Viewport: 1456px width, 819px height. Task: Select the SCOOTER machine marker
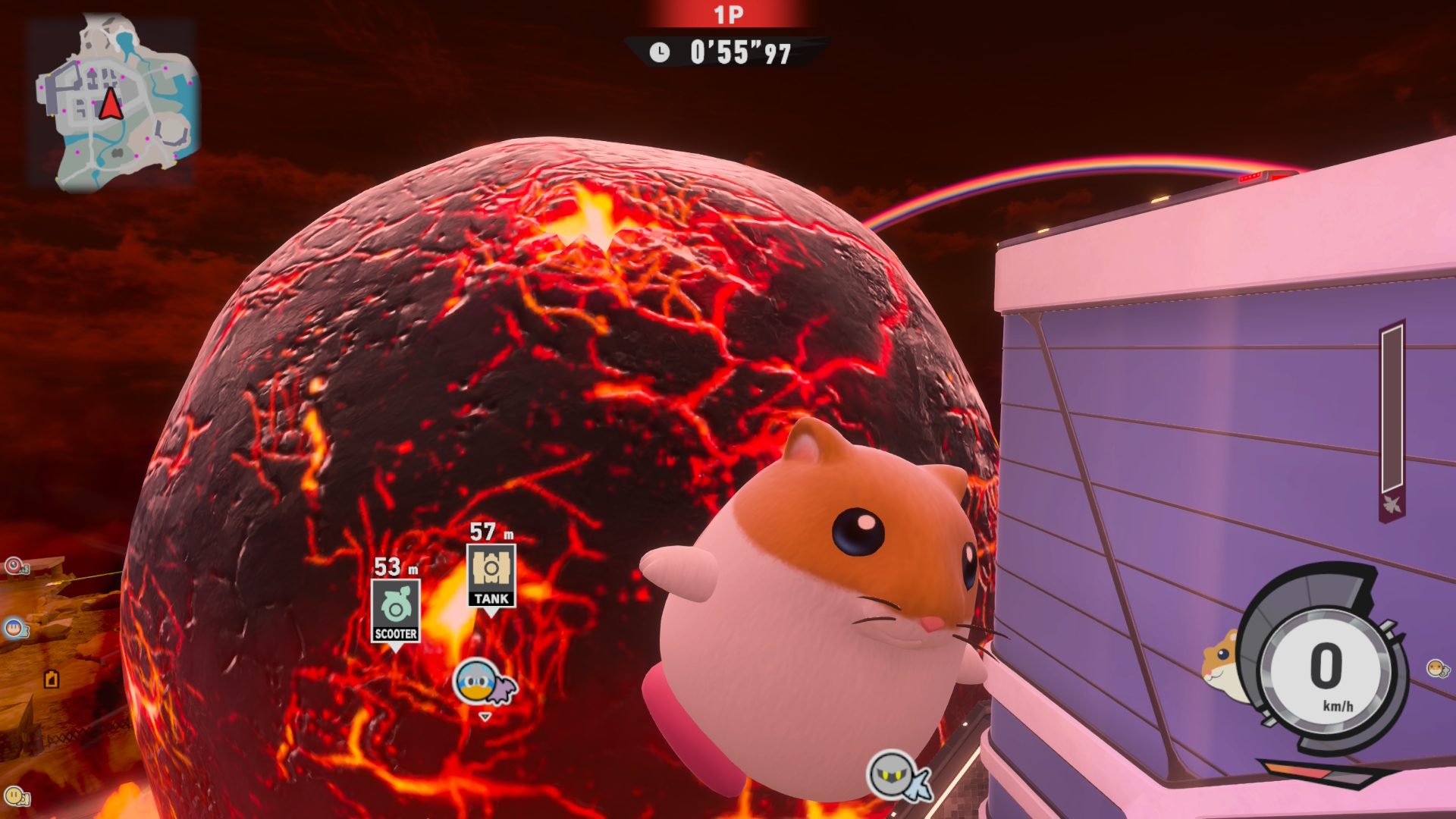pyautogui.click(x=395, y=610)
